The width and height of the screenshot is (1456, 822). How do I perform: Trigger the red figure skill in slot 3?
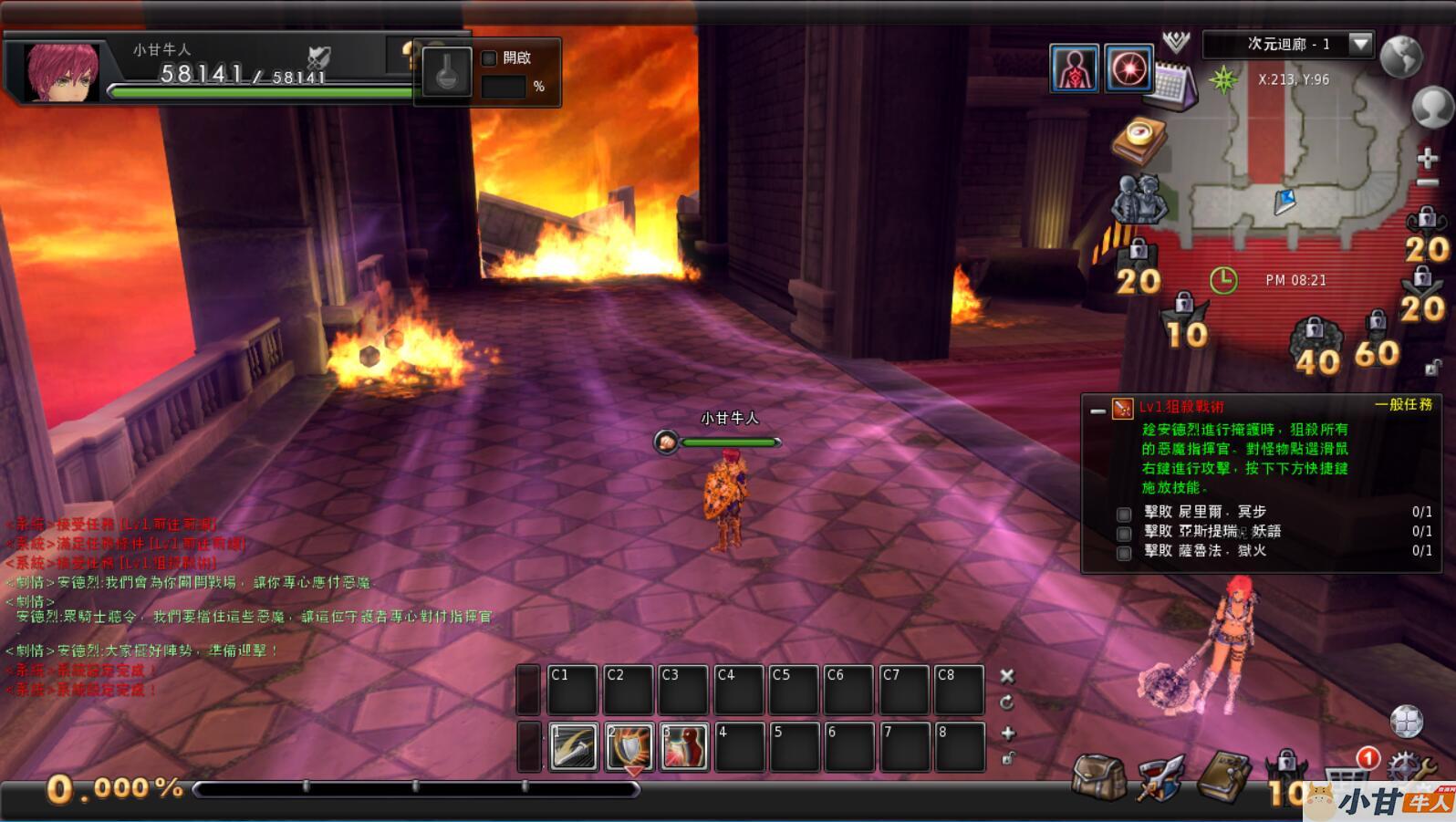click(684, 747)
